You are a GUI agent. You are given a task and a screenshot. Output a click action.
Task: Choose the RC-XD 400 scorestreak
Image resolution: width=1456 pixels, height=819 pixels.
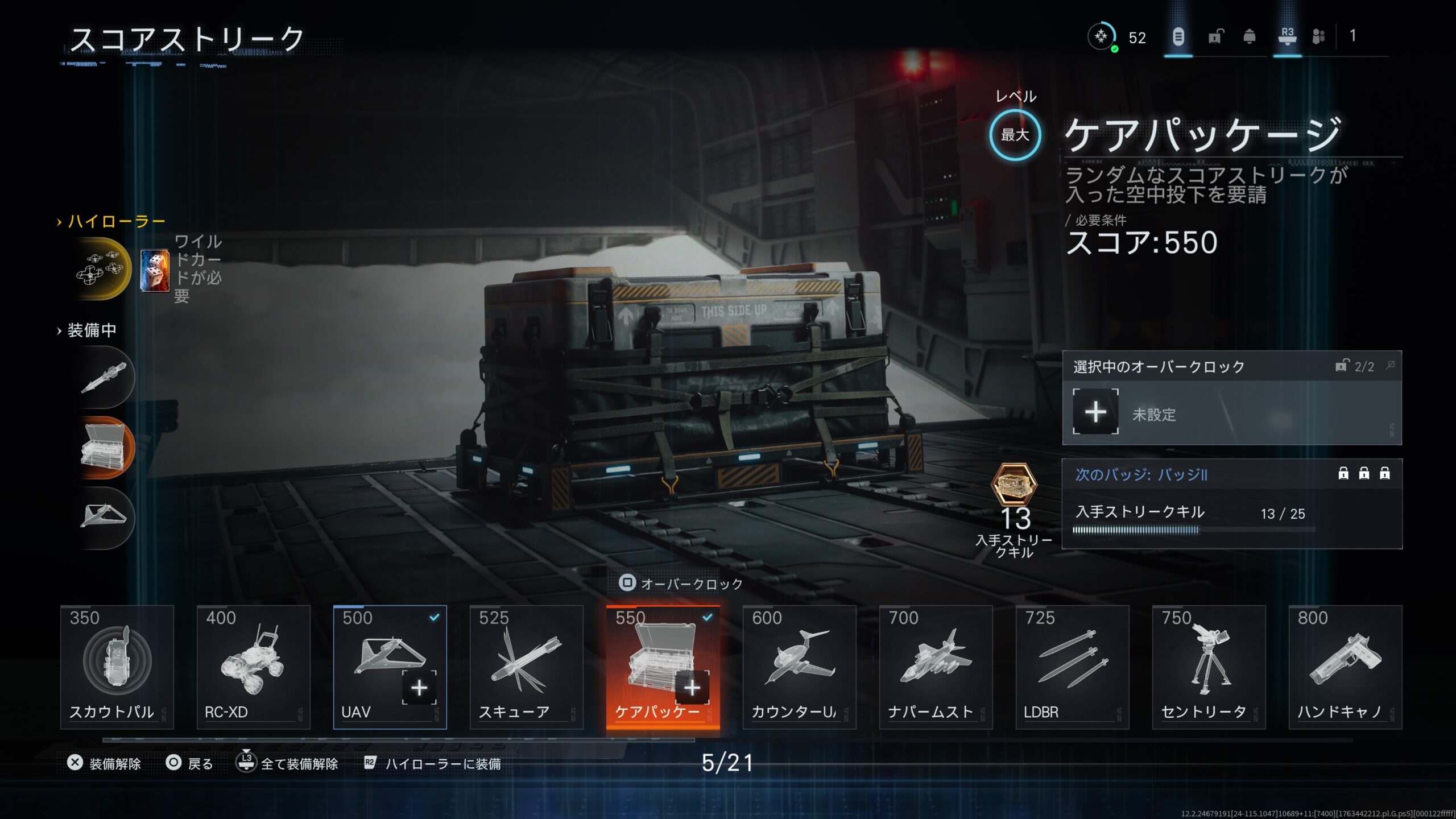click(x=253, y=667)
